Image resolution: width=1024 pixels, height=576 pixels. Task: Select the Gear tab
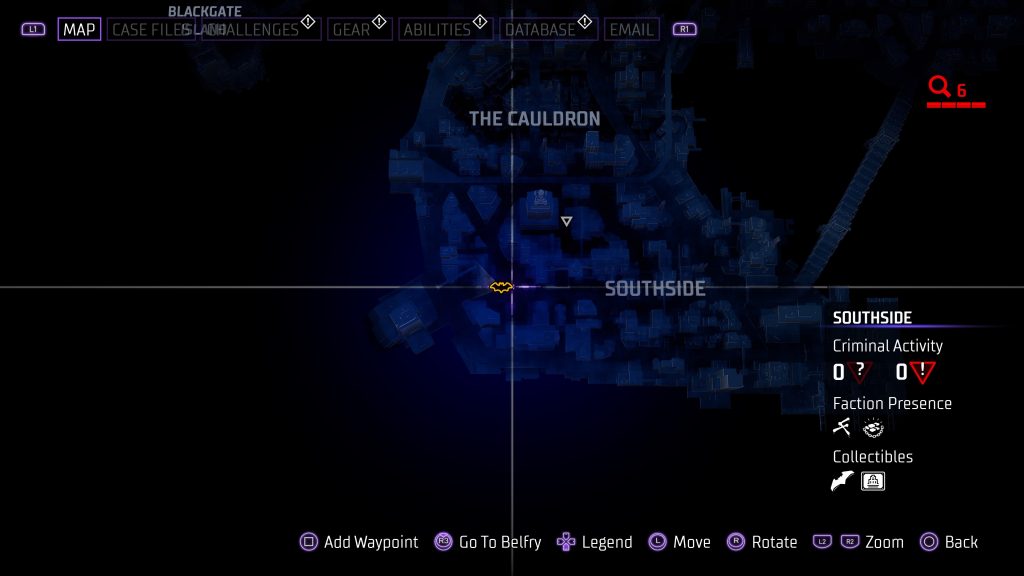(x=352, y=30)
